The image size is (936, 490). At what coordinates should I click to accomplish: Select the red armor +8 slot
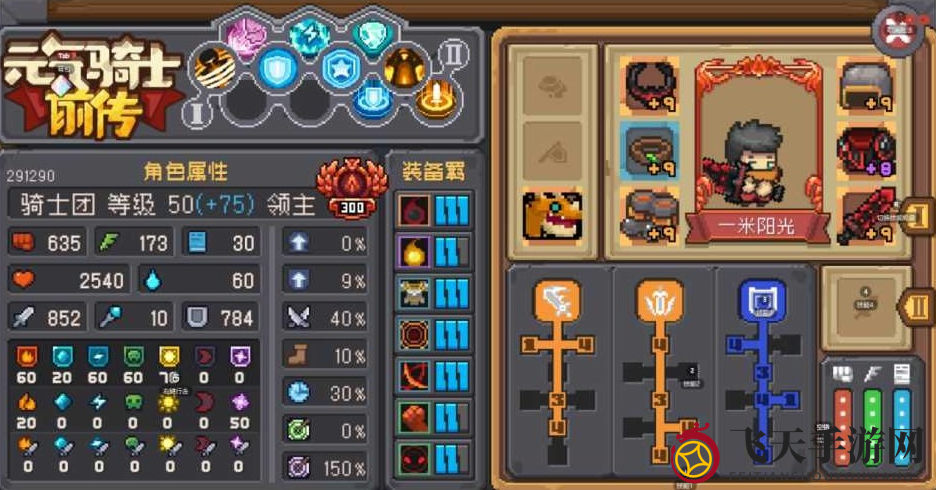(863, 150)
